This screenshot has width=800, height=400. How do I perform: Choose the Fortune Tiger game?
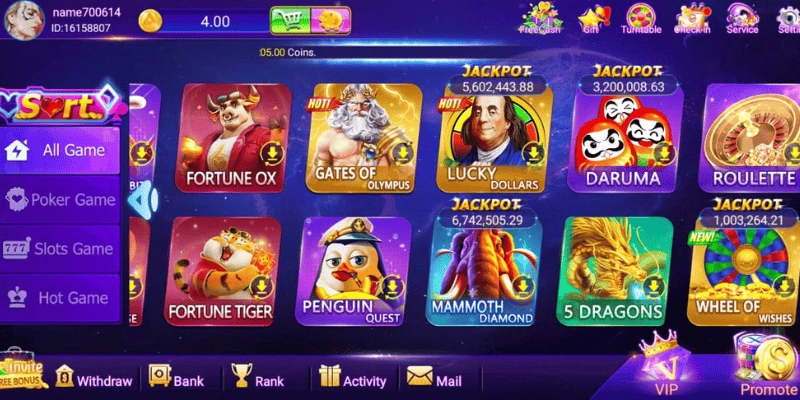(221, 271)
